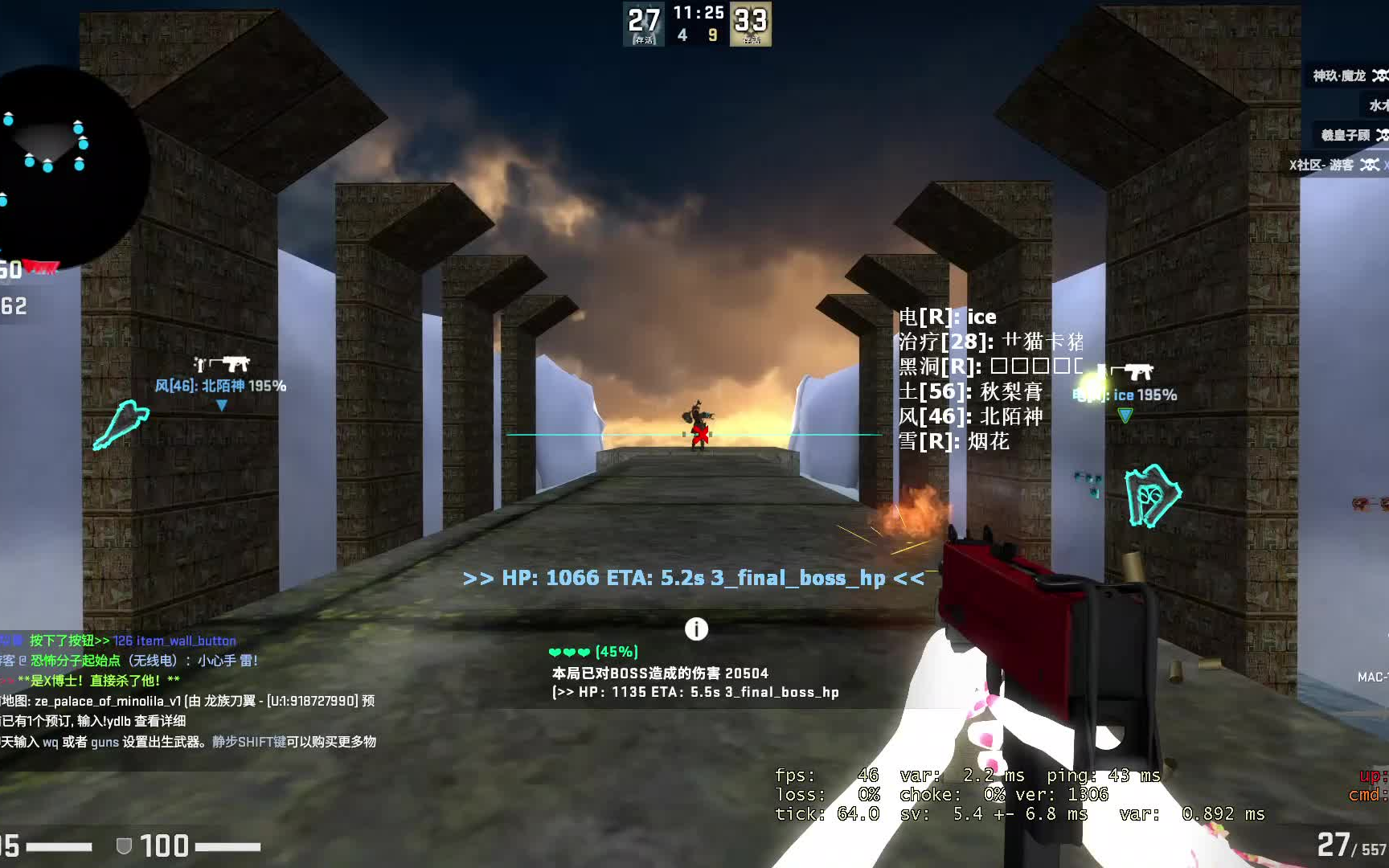
Task: Click the cyan carrot spray icon on the left pillar
Action: [122, 422]
